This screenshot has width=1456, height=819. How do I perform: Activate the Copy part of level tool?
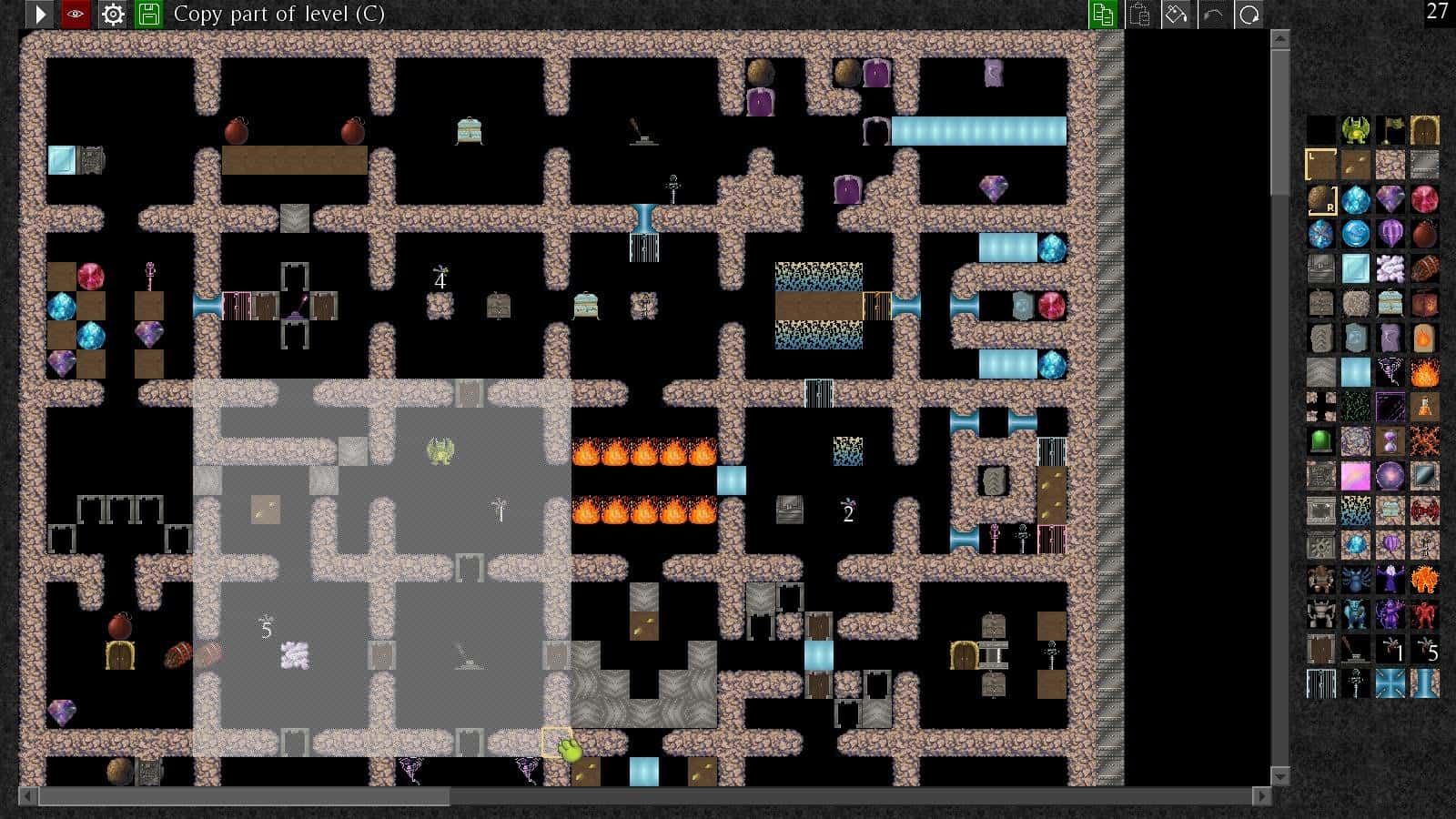coord(1102,14)
